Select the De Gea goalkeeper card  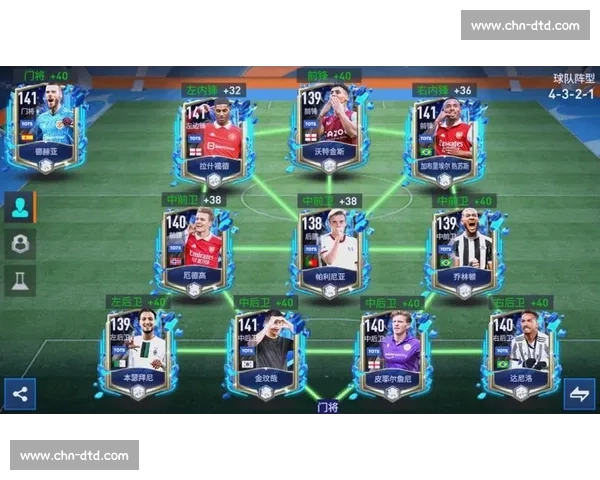47,127
